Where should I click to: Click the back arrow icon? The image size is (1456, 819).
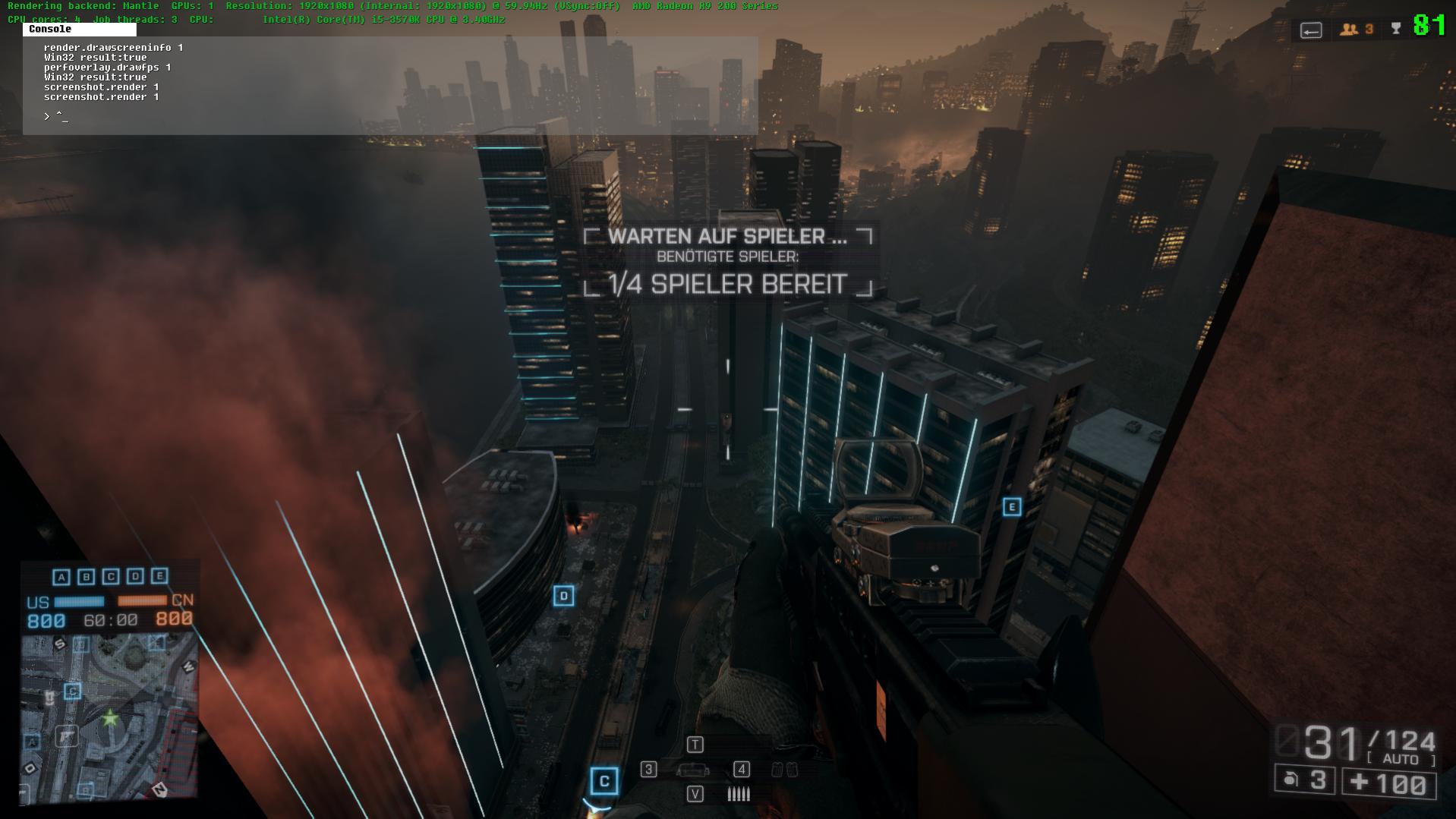pos(1311,30)
